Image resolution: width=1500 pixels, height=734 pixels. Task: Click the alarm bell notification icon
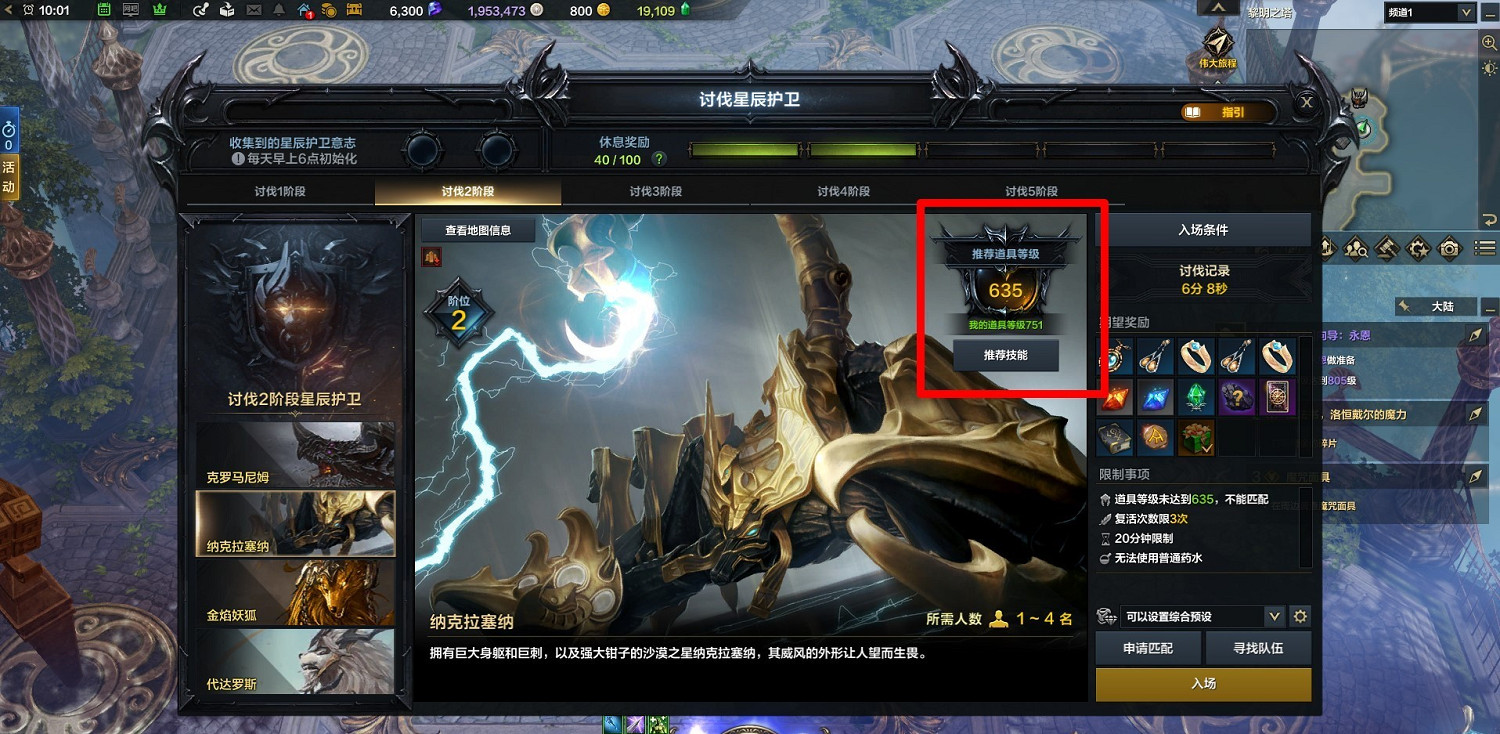(277, 11)
